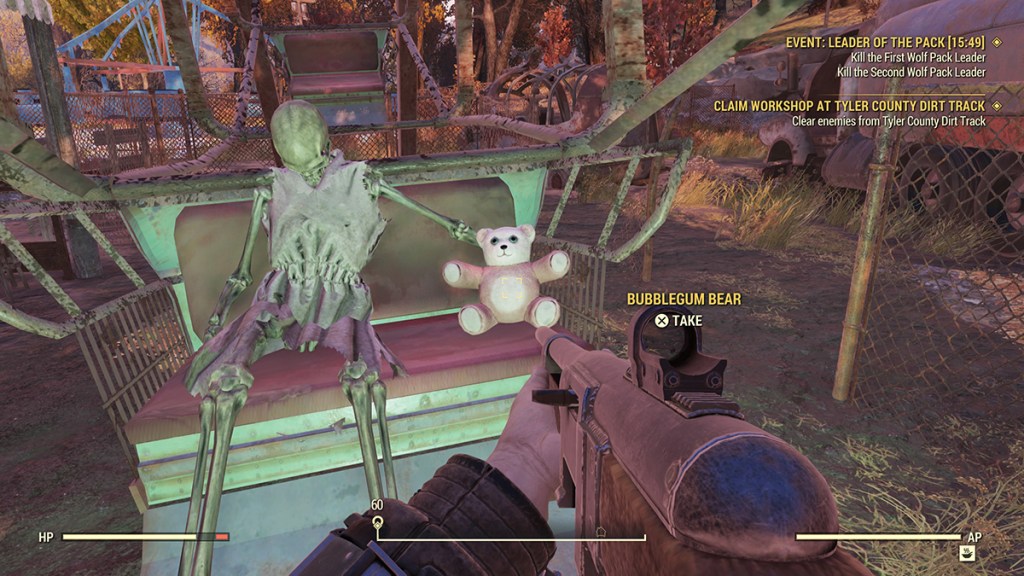1024x576 pixels.
Task: Click the house location marker on the compass
Action: [600, 531]
